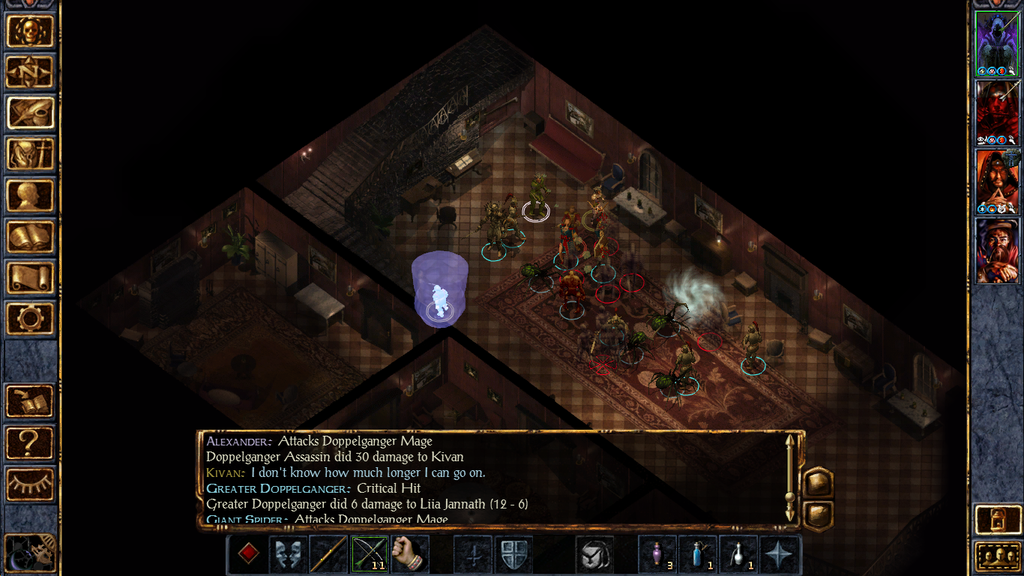Click the dialog log scrollbar

(790, 477)
